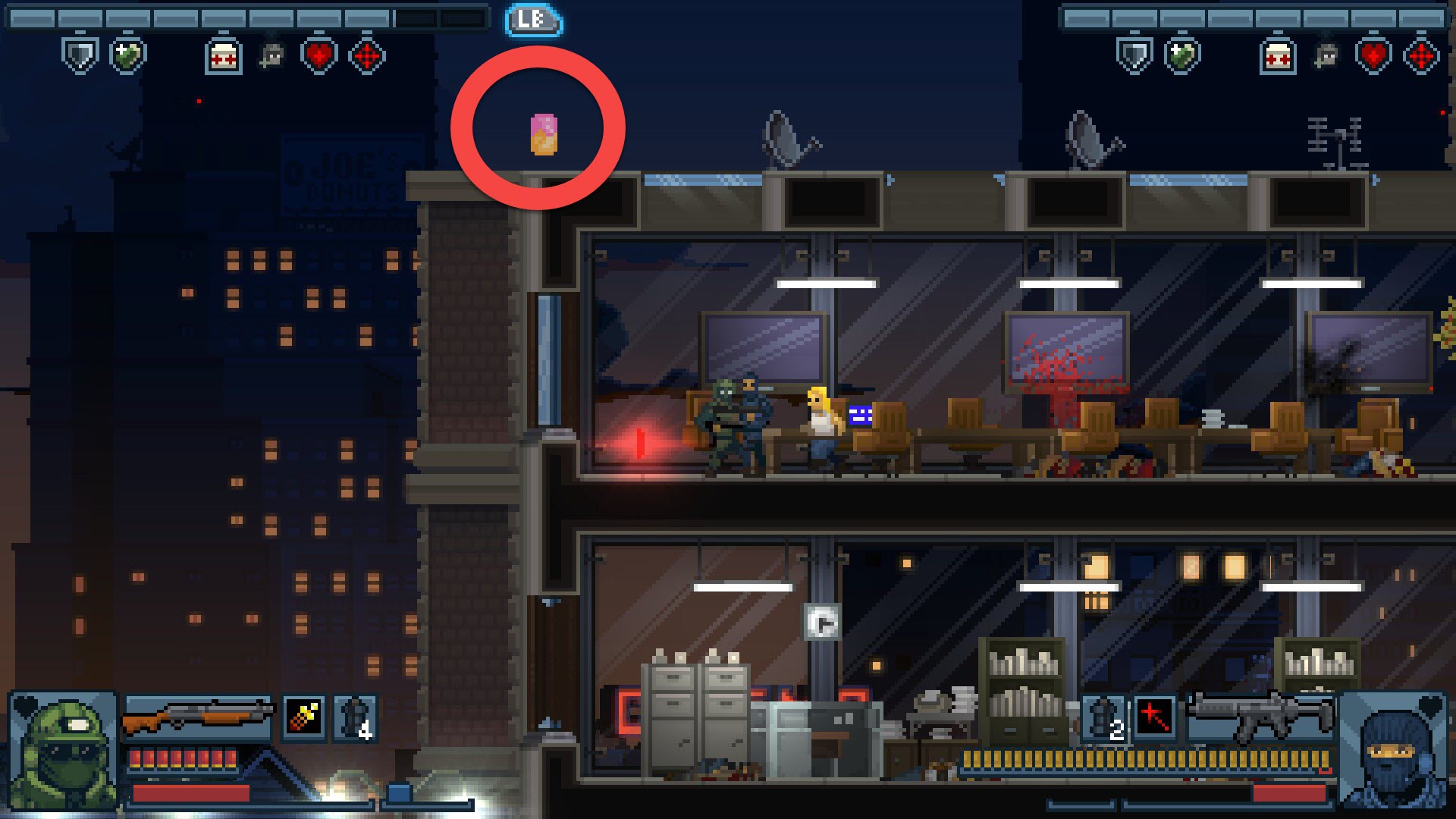Activate the red crosshair gear slot
The width and height of the screenshot is (1456, 819).
pyautogui.click(x=1154, y=717)
